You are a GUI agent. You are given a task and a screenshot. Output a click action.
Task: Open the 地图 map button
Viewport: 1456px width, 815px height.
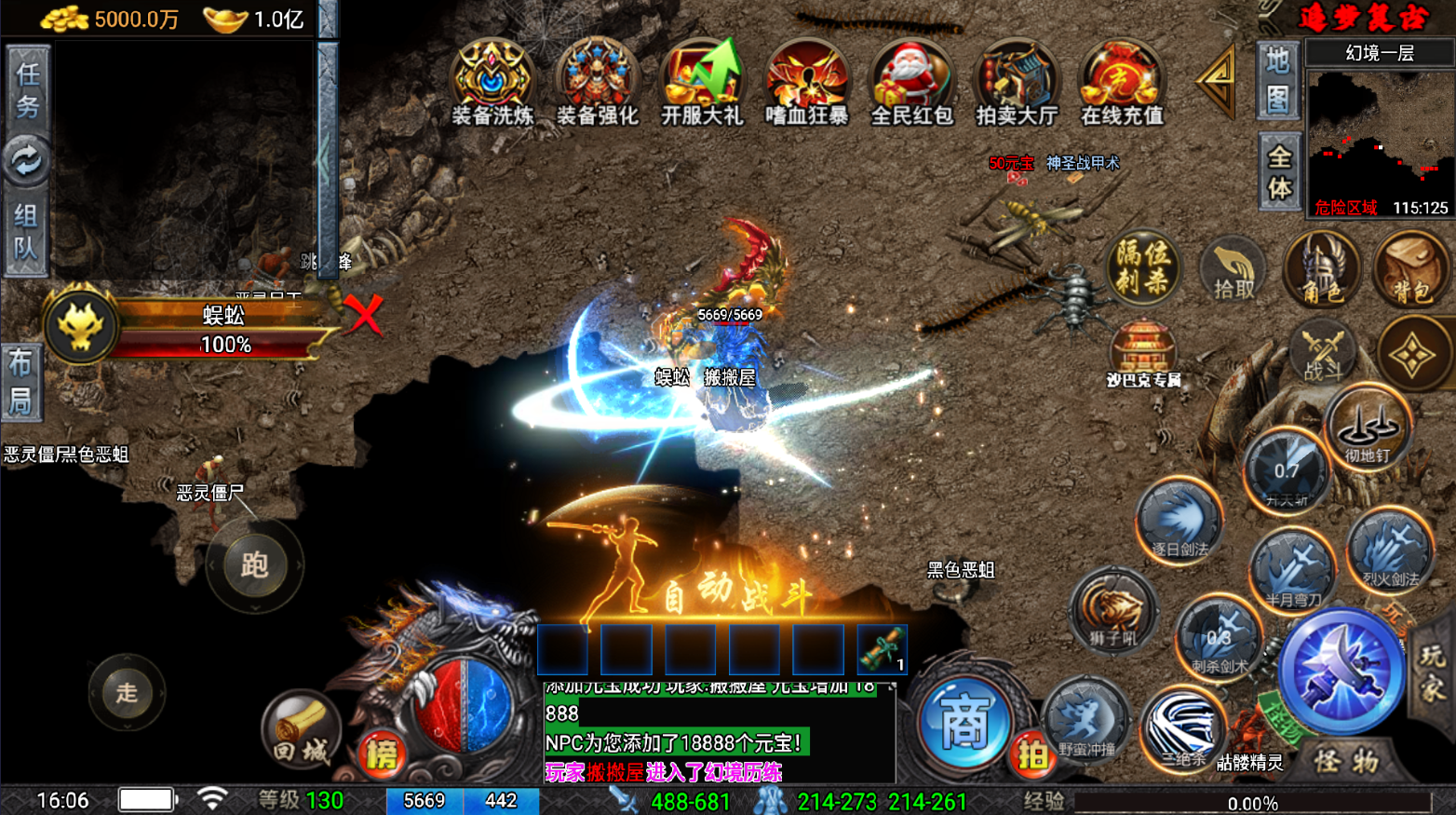pos(1277,80)
